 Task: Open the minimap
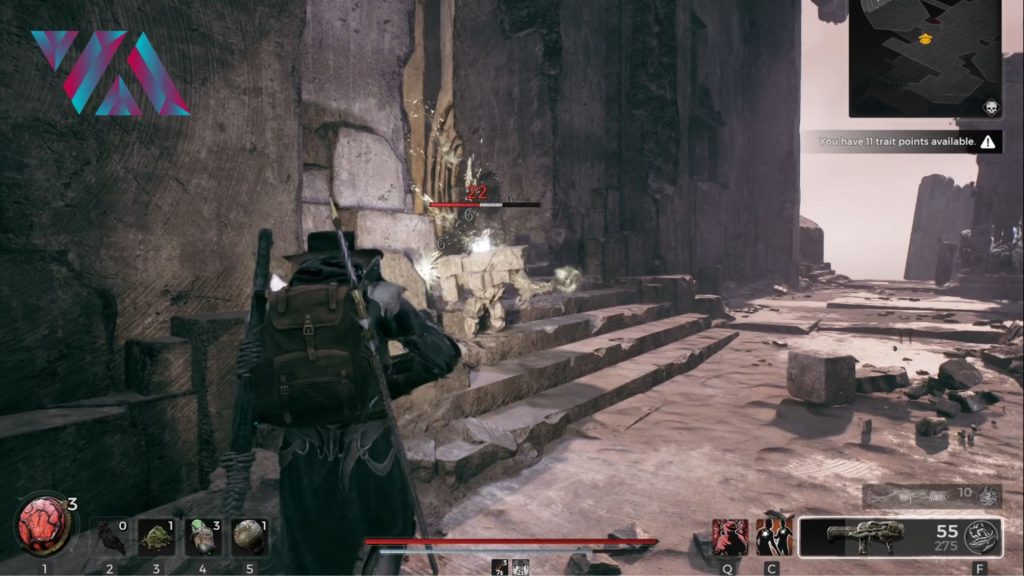[x=922, y=57]
